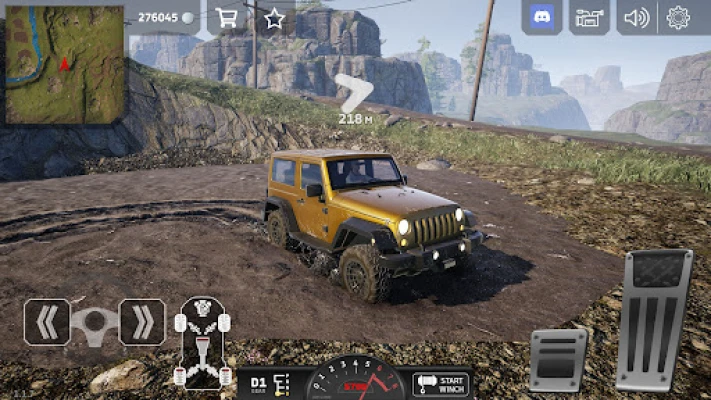711x400 pixels.
Task: Expand the minimap
Action: 65,65
